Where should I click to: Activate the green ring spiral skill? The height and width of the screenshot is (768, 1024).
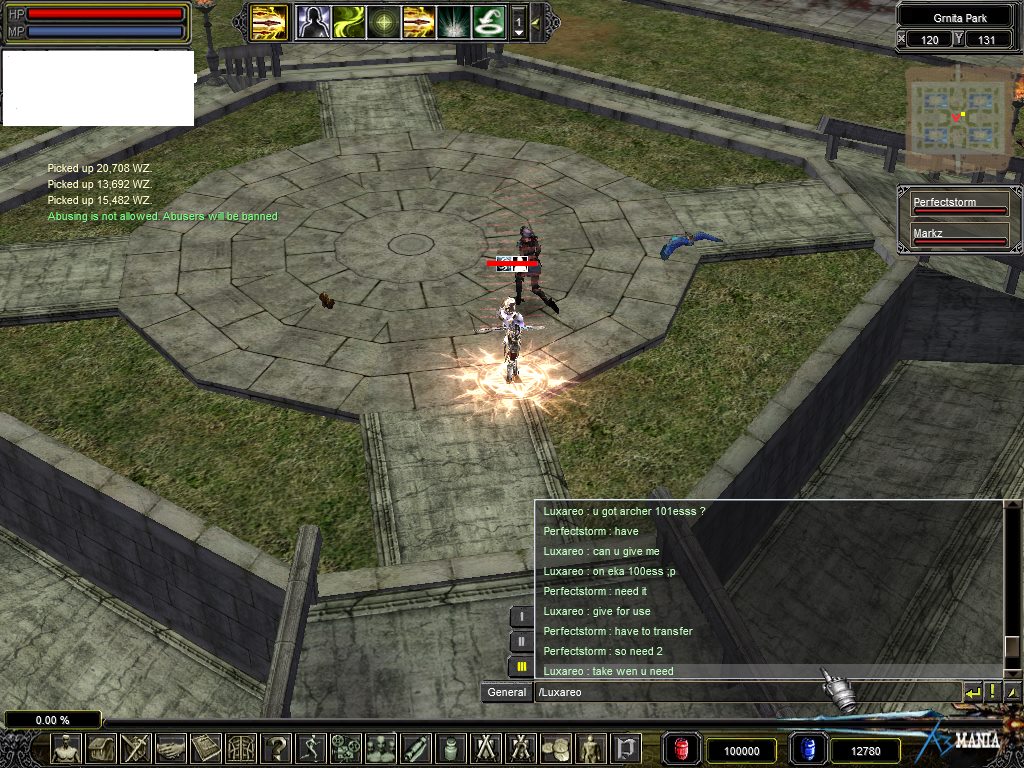[x=489, y=21]
